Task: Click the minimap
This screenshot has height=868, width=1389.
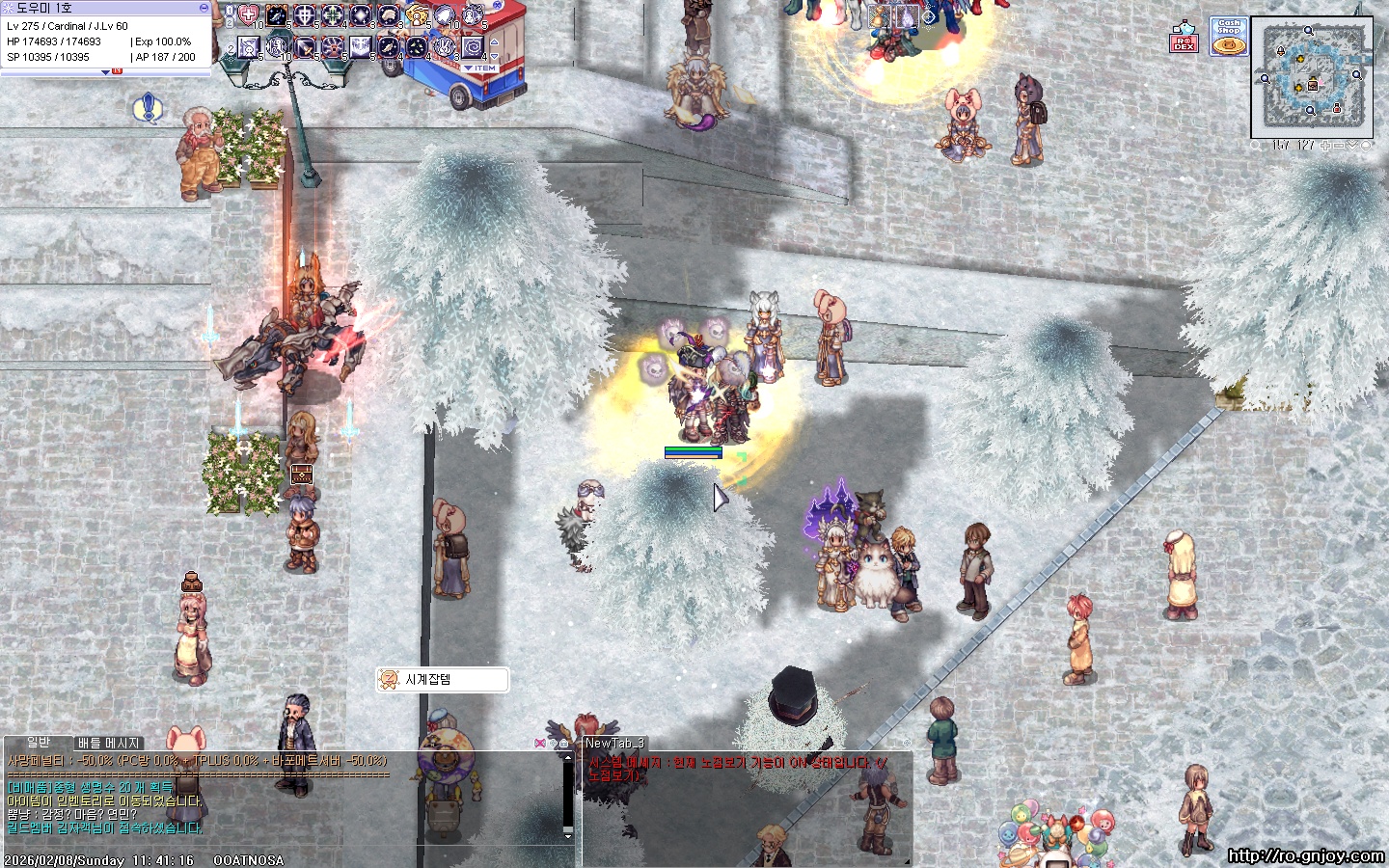Action: click(x=1311, y=76)
